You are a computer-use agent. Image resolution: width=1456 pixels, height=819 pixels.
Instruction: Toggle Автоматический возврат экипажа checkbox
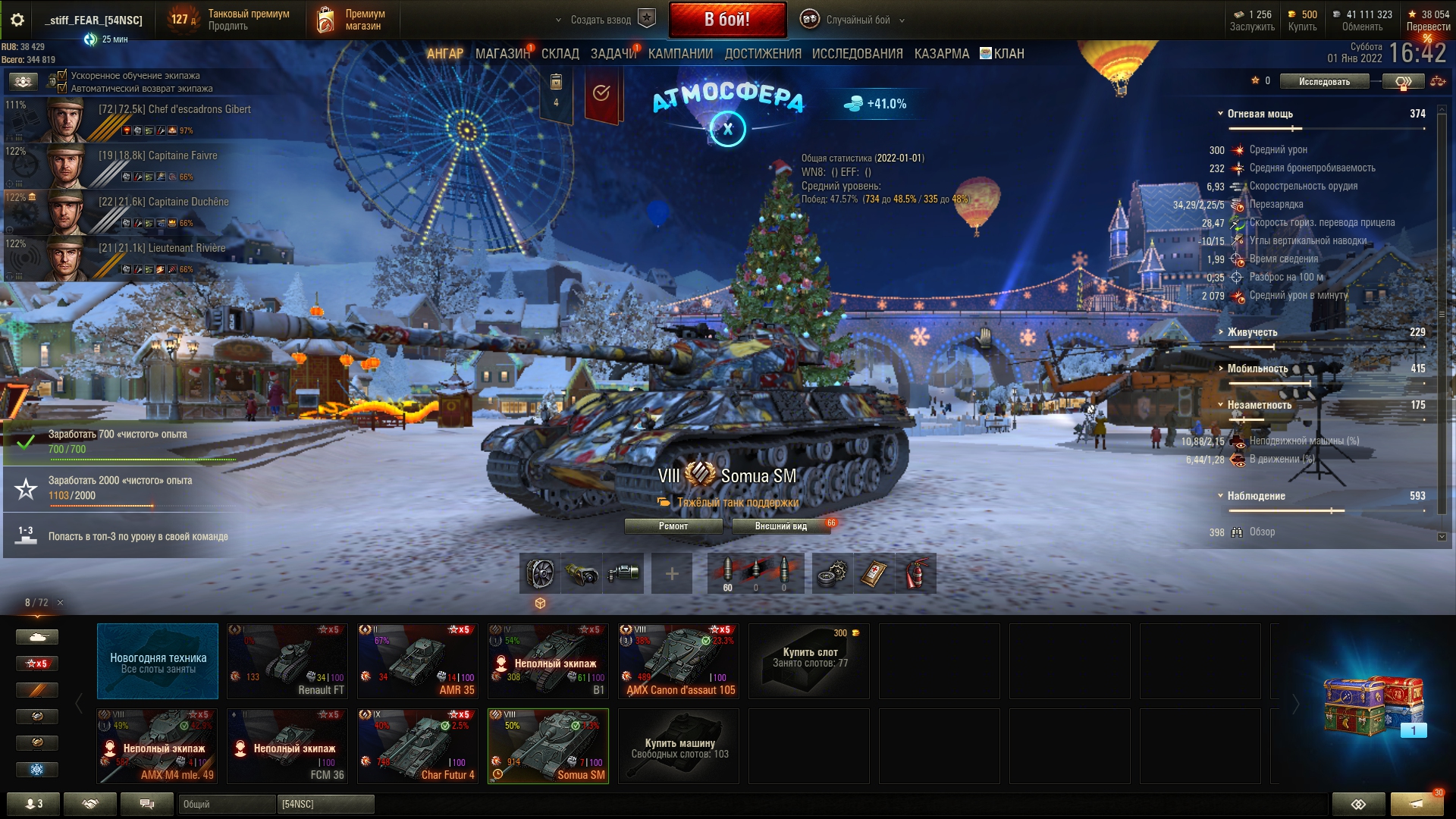(x=62, y=88)
